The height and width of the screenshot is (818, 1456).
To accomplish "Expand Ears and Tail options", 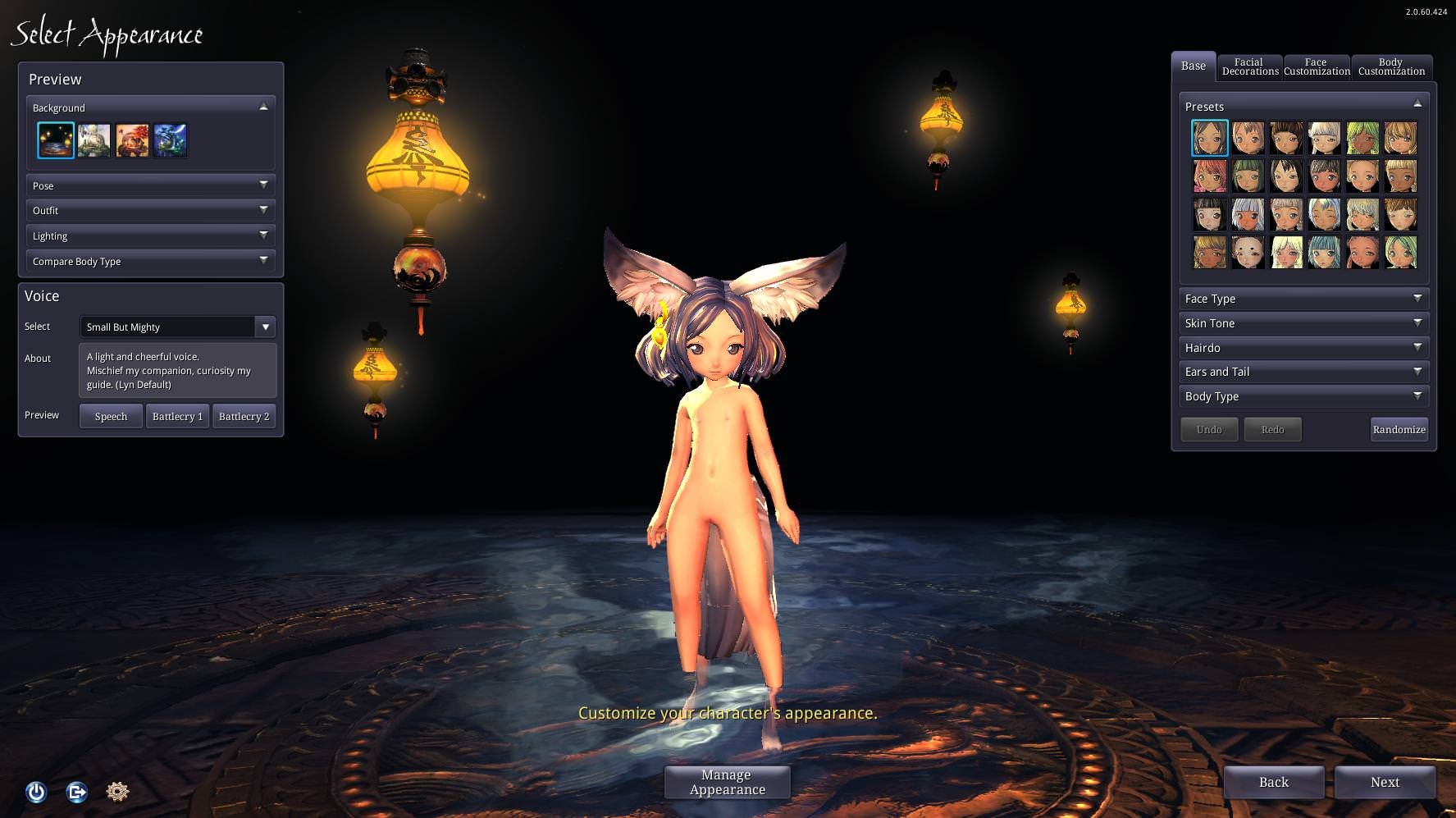I will (x=1303, y=372).
